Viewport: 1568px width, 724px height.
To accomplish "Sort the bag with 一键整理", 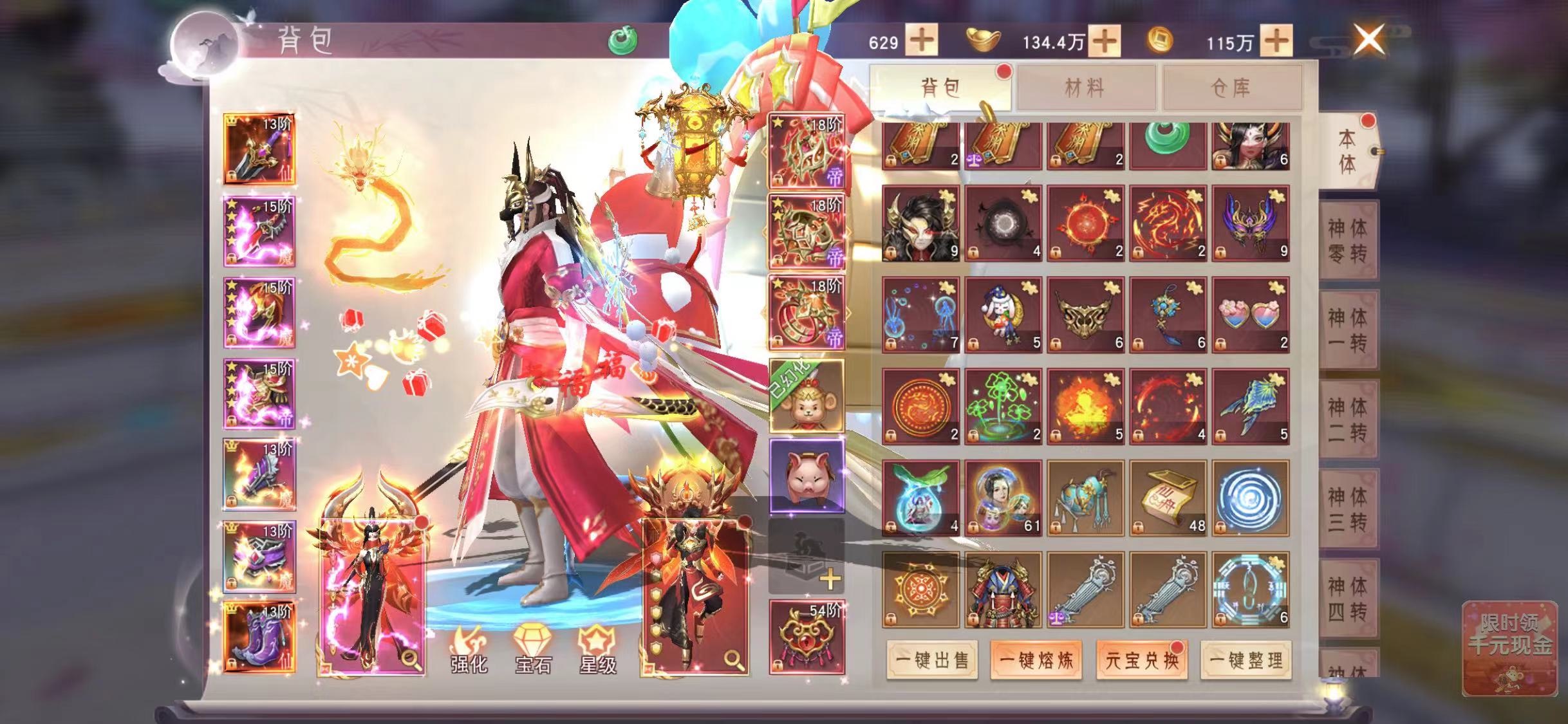I will 1246,660.
